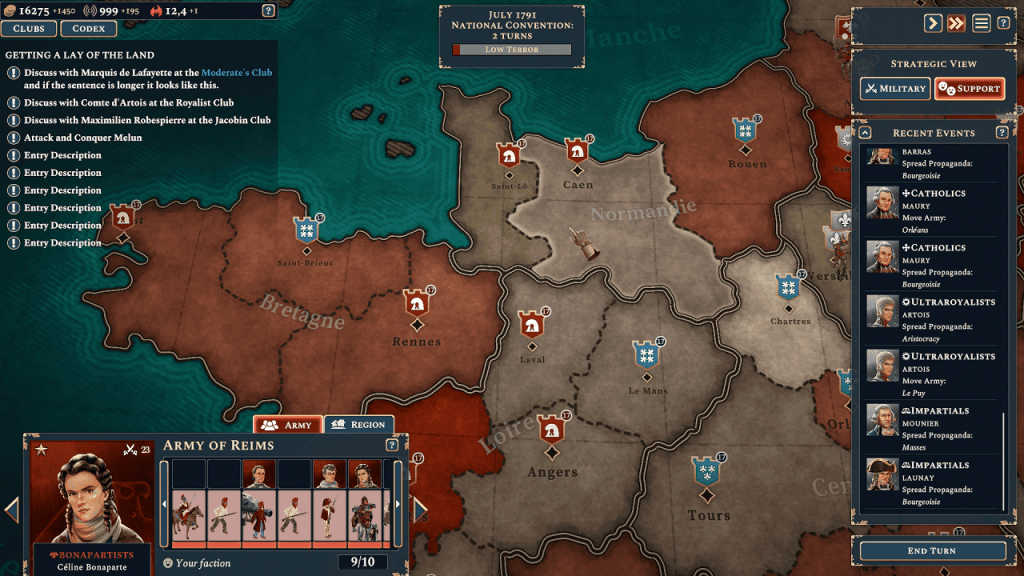Select the cannon artillery unit card

tap(258, 518)
